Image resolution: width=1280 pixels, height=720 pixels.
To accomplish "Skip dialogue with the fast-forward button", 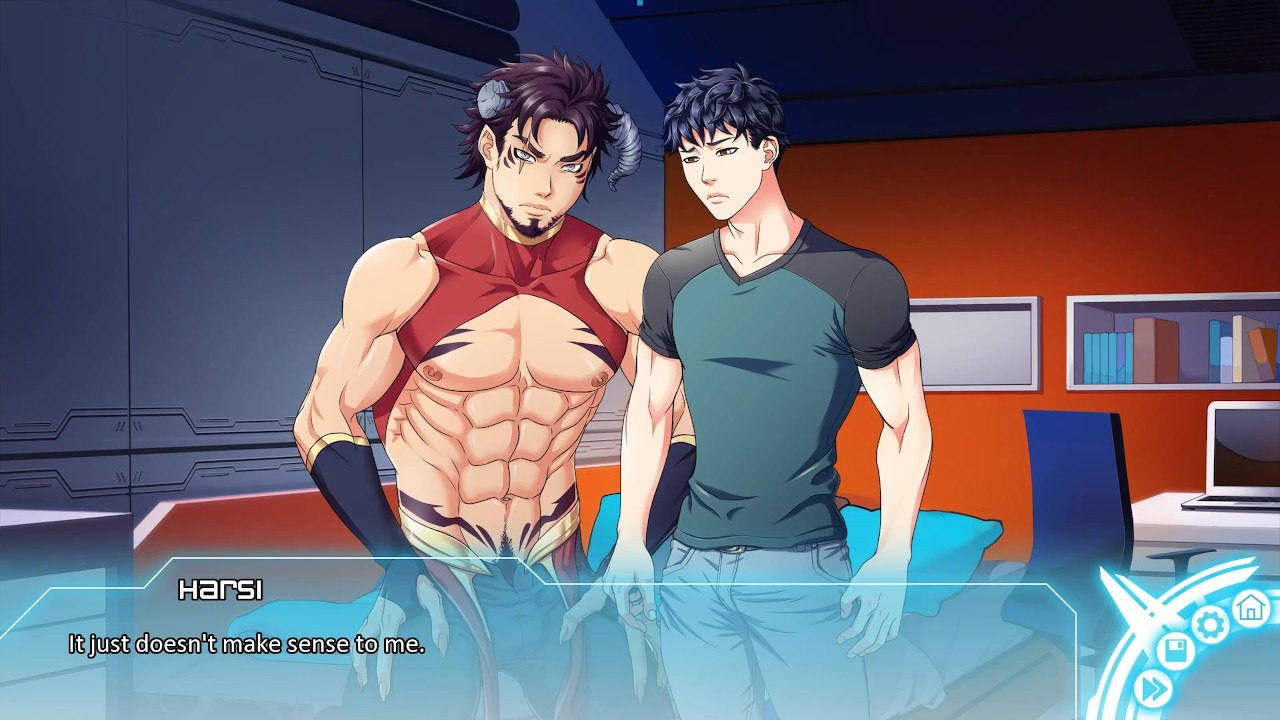I will 1153,688.
